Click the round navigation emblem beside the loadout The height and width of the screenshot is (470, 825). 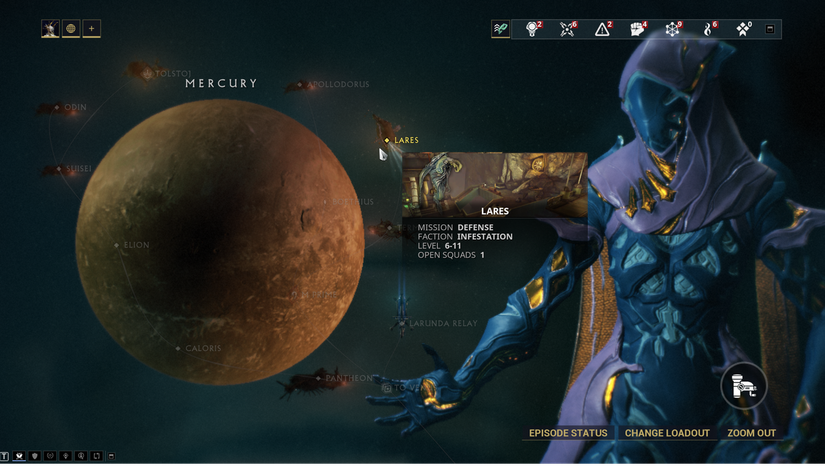point(744,384)
